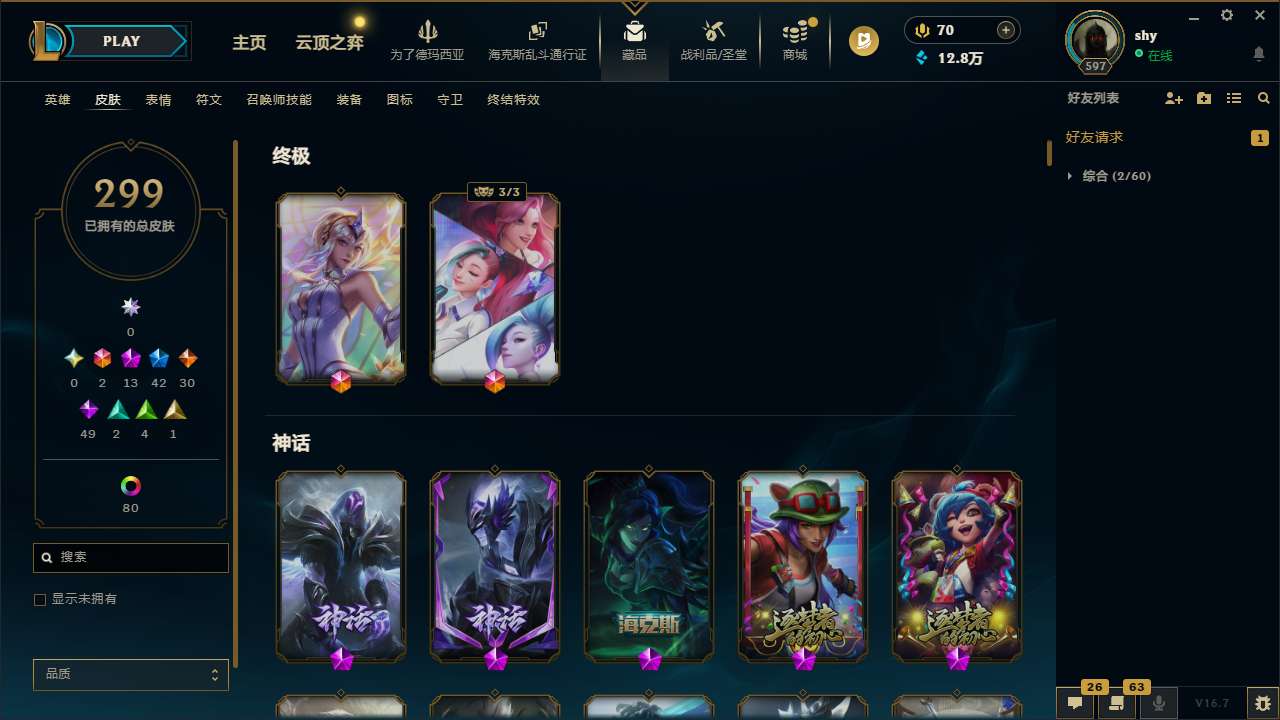The width and height of the screenshot is (1280, 720).
Task: Click the add friend icon
Action: pos(1173,98)
